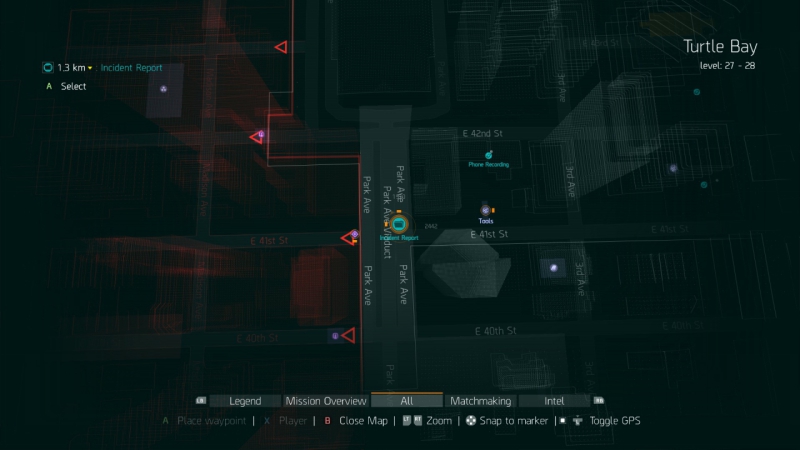Viewport: 800px width, 450px height.
Task: Switch to the Legend tab
Action: coord(245,401)
